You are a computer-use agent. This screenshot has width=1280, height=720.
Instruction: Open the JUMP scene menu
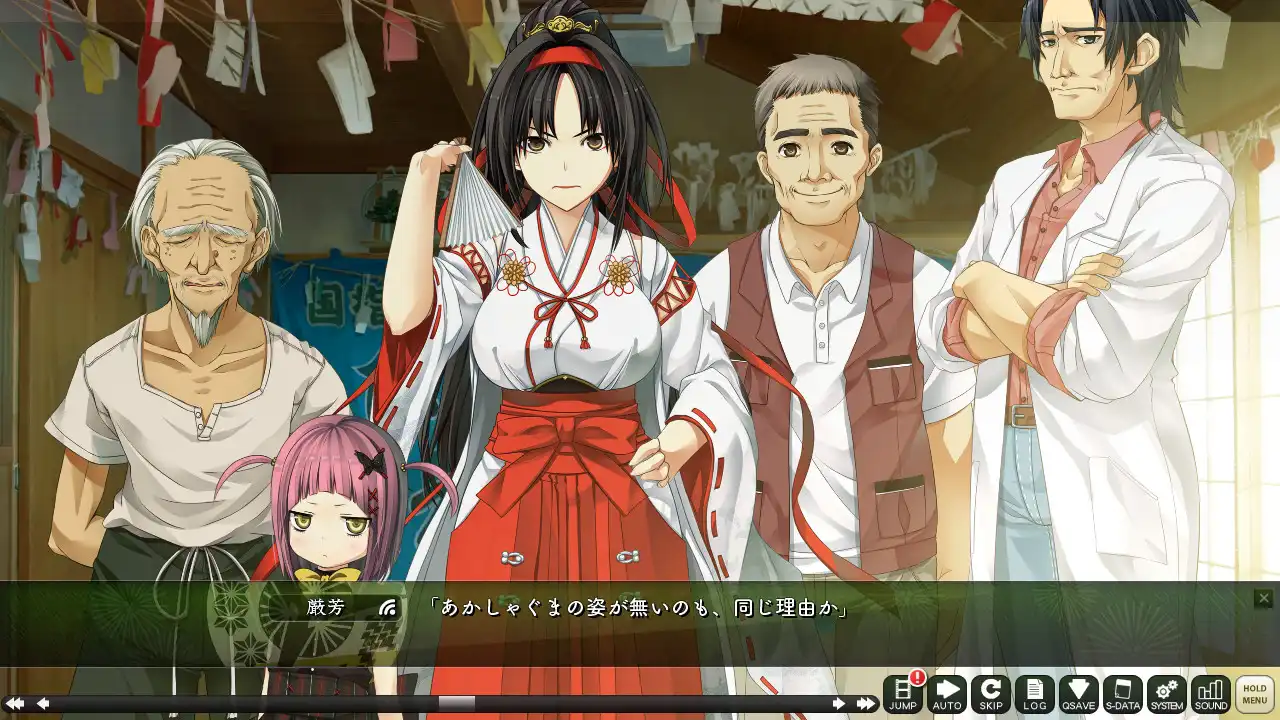point(903,694)
